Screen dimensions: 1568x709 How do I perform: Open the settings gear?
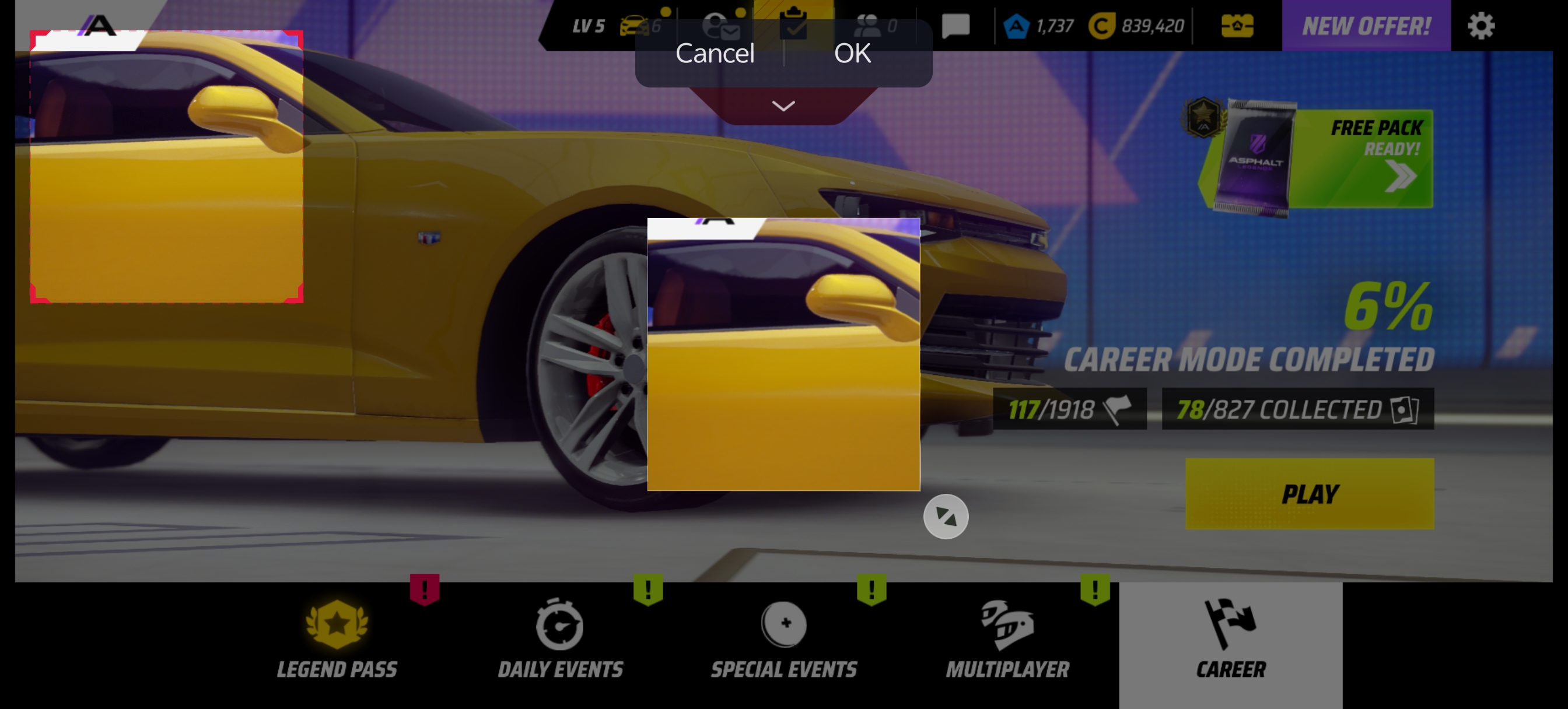(x=1480, y=26)
